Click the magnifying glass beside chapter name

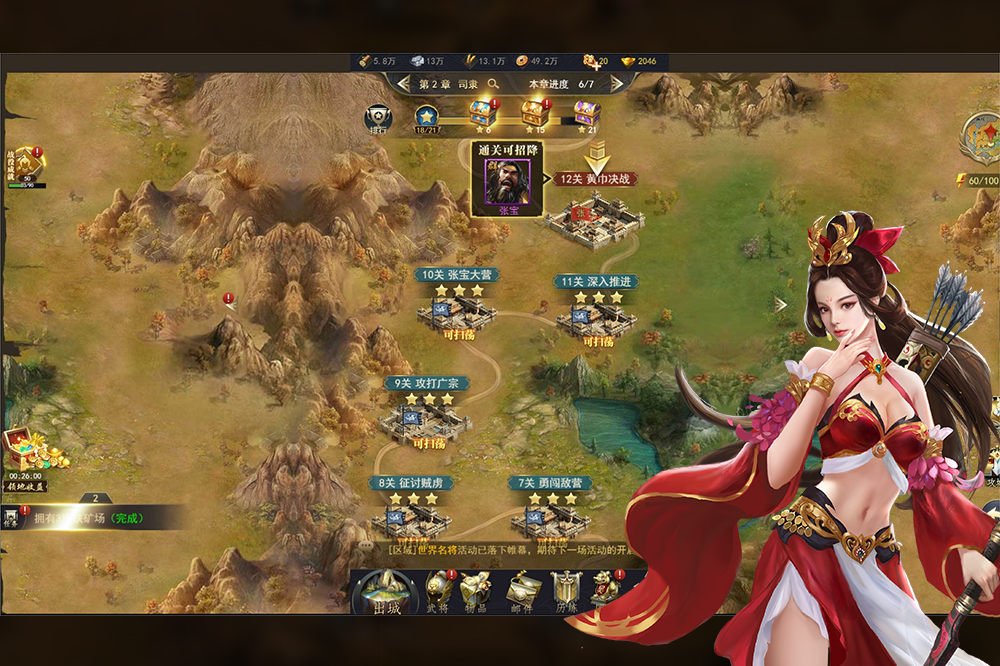(x=499, y=84)
